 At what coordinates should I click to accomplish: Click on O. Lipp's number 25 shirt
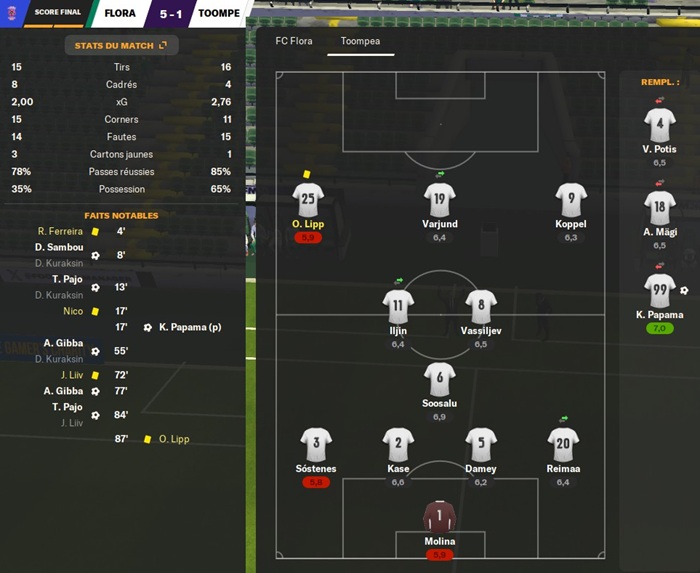pyautogui.click(x=308, y=198)
